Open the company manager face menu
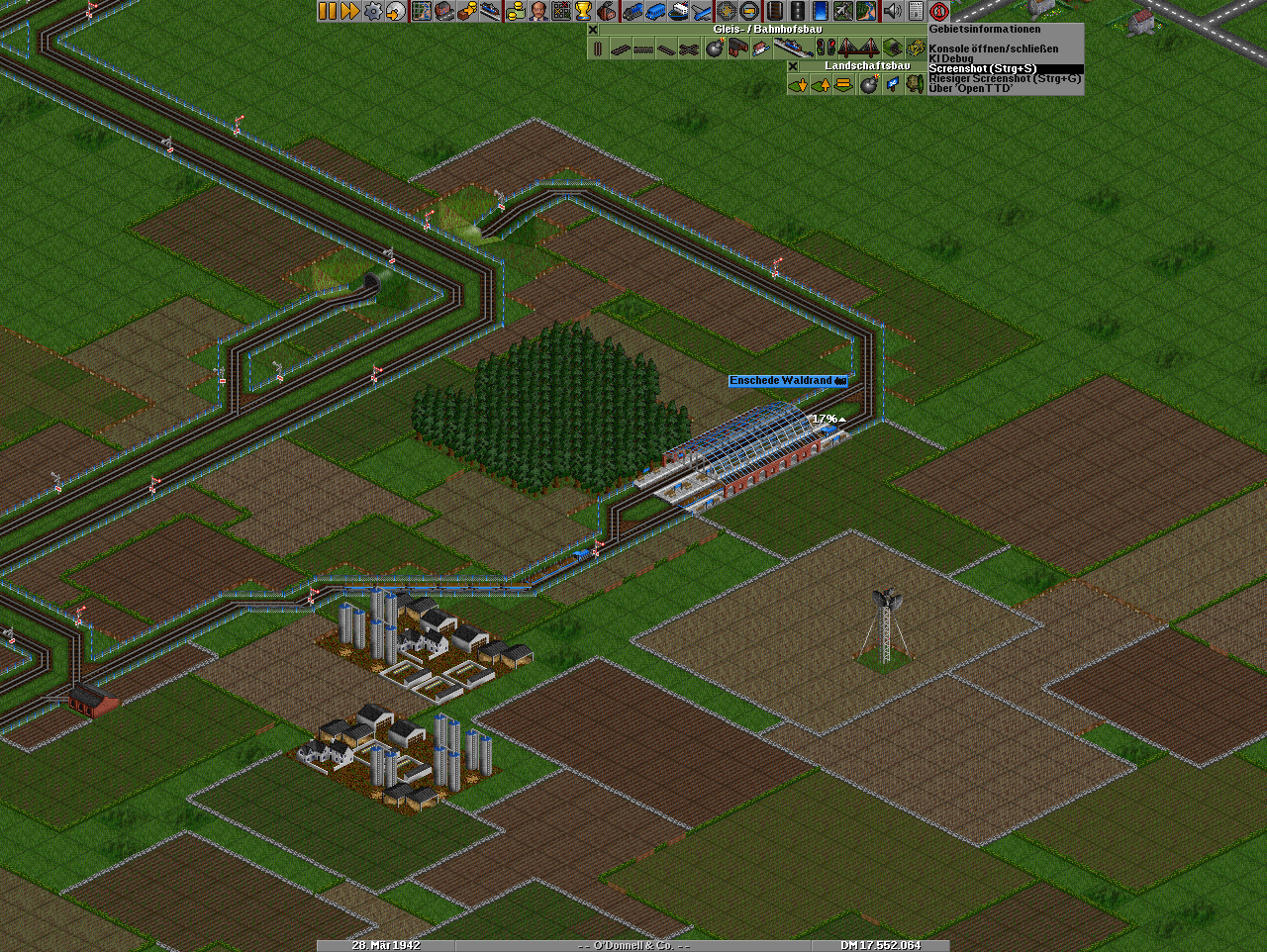Image resolution: width=1267 pixels, height=952 pixels. [537, 11]
